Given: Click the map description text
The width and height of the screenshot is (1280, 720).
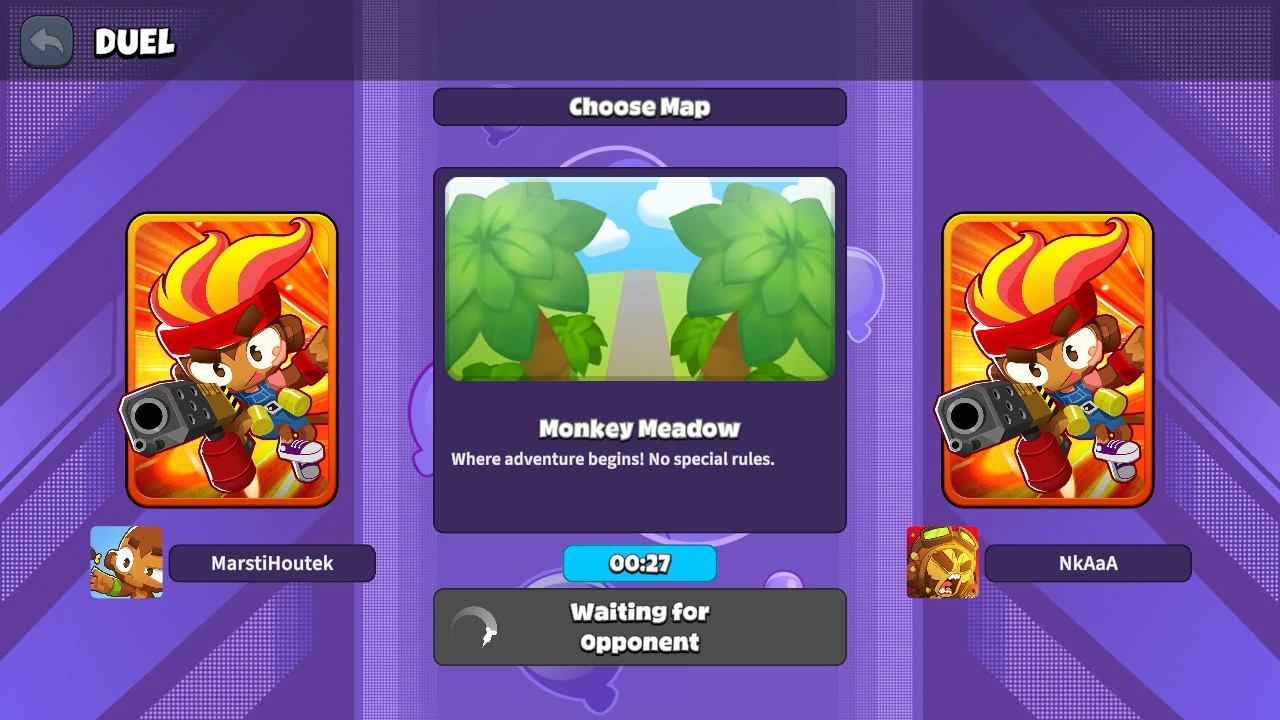Looking at the screenshot, I should 639,459.
